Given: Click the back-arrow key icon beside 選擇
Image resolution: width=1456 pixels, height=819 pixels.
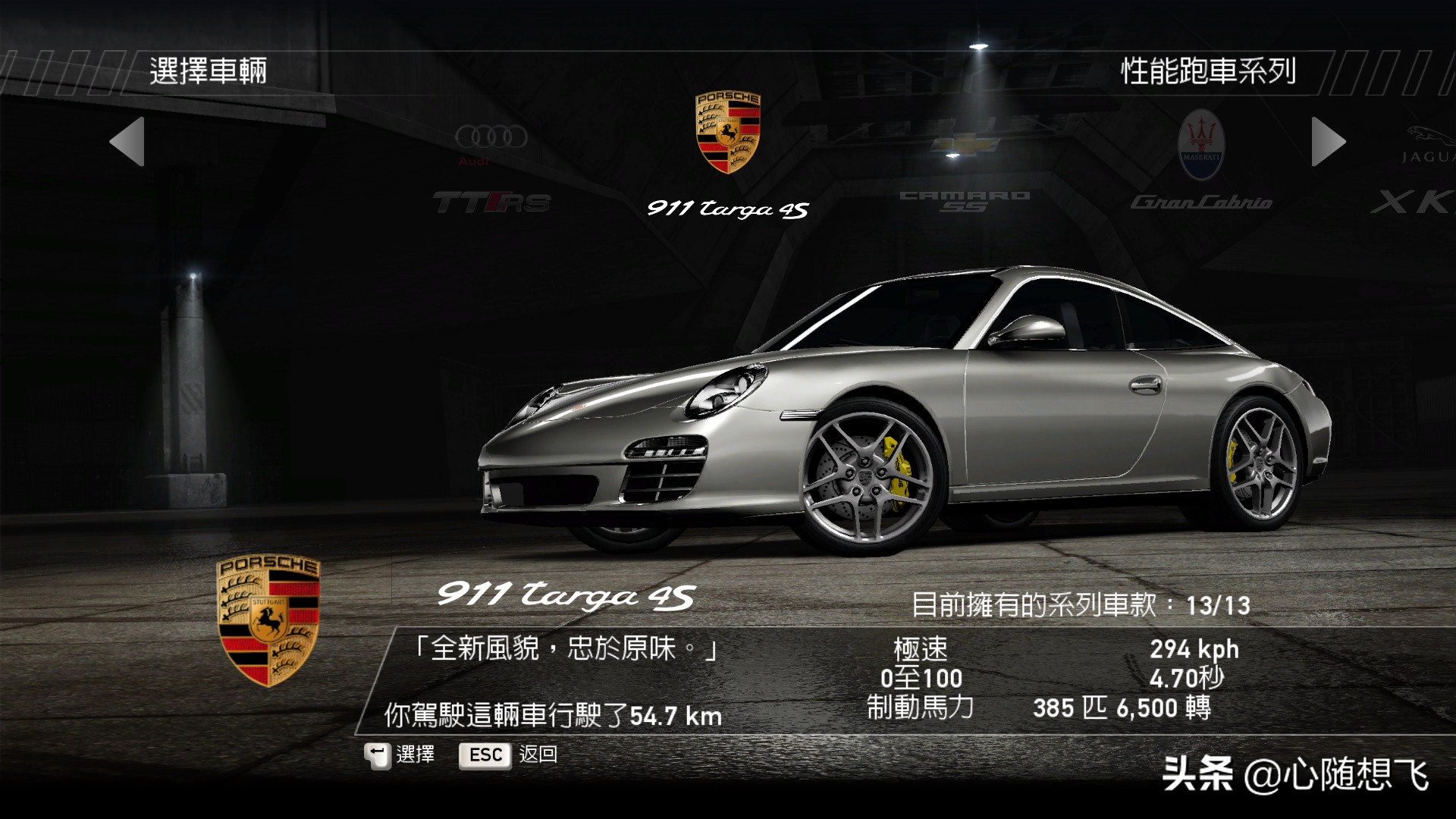Looking at the screenshot, I should 378,755.
